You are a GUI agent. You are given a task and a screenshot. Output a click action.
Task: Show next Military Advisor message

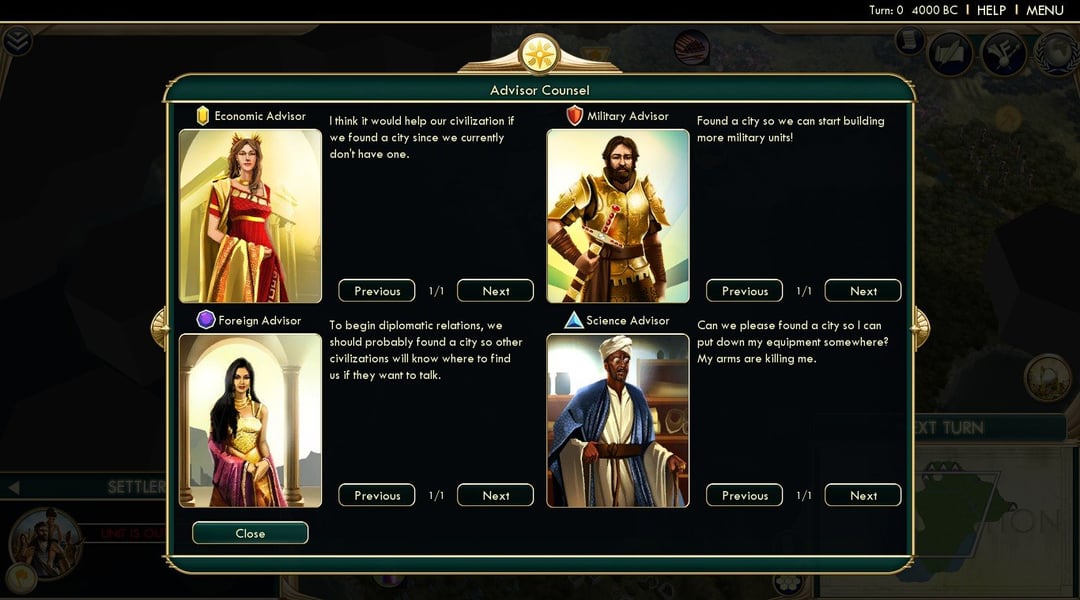coord(863,291)
